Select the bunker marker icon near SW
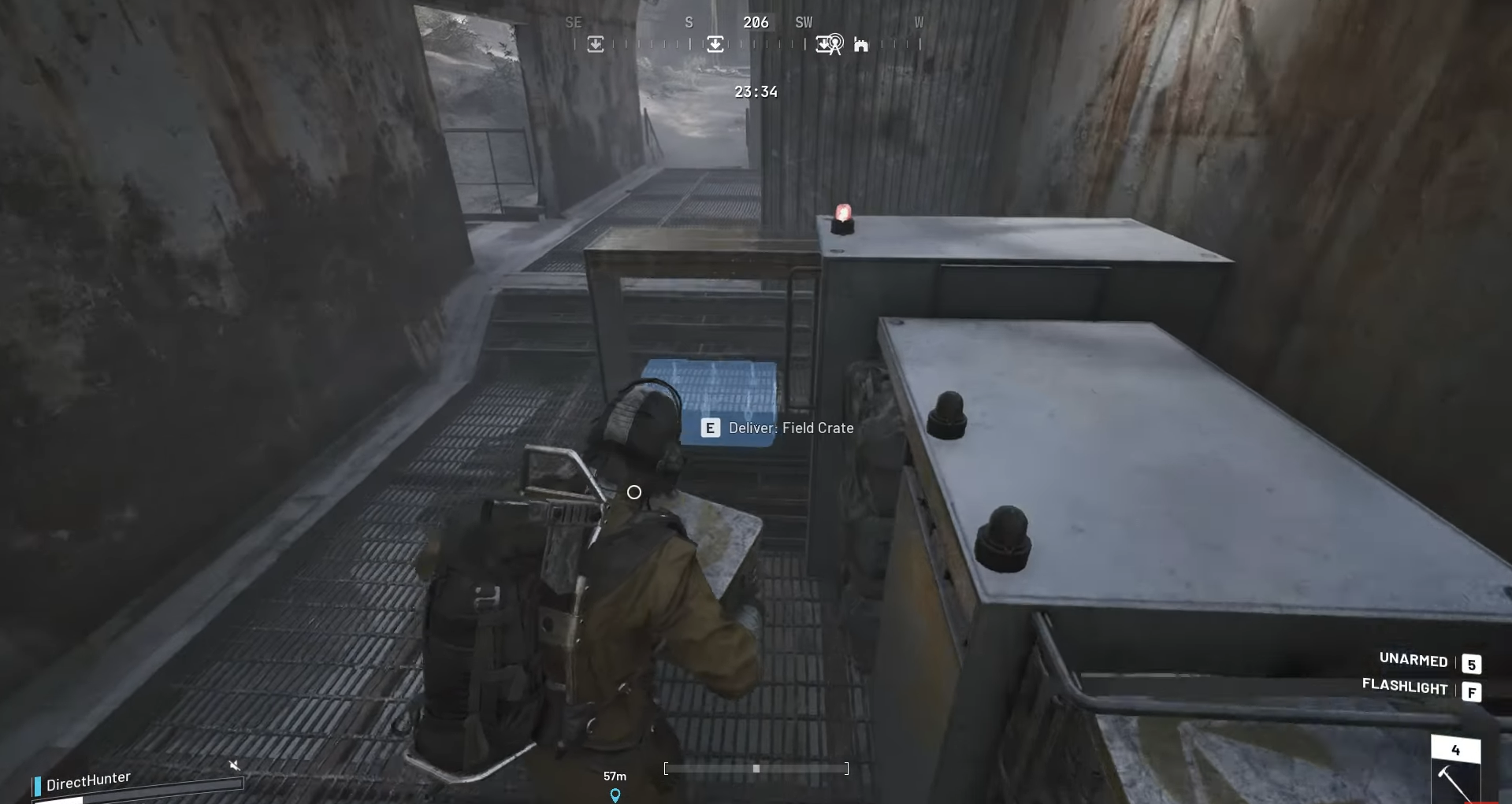1512x804 pixels. [x=861, y=45]
